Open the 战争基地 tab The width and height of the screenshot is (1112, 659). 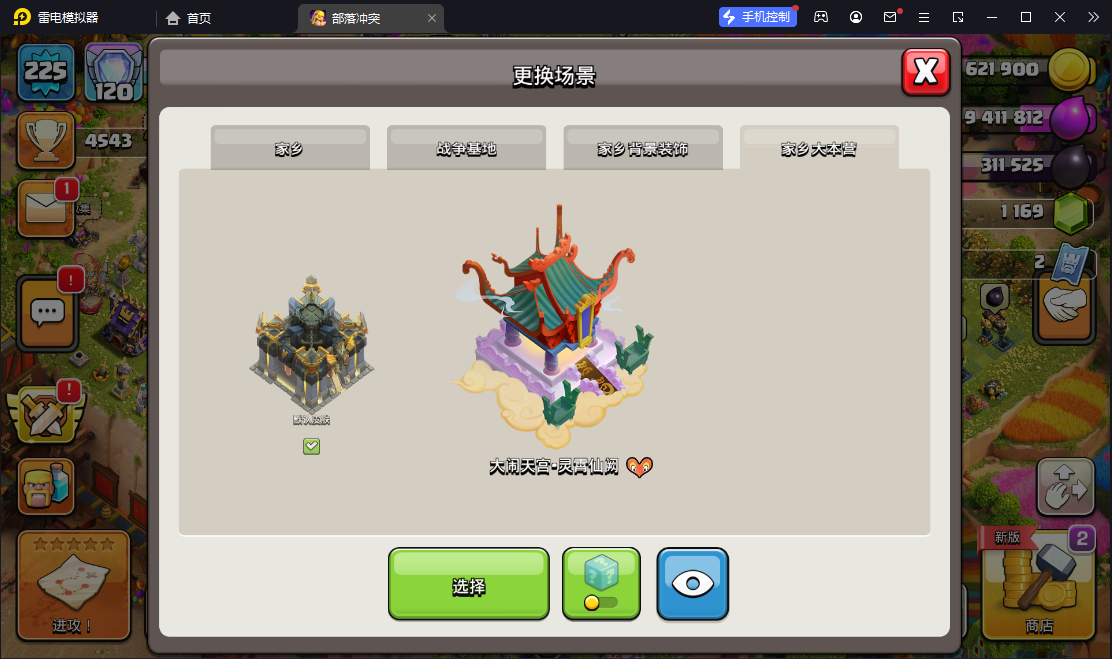pos(466,149)
